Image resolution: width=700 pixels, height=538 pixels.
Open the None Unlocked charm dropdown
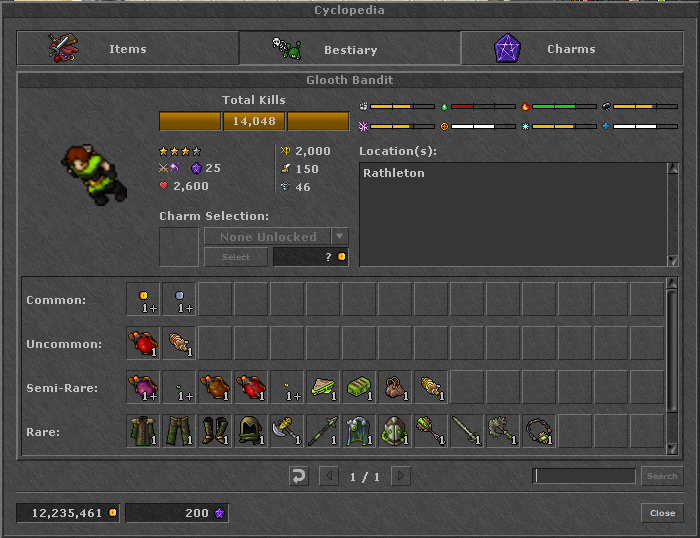[276, 237]
